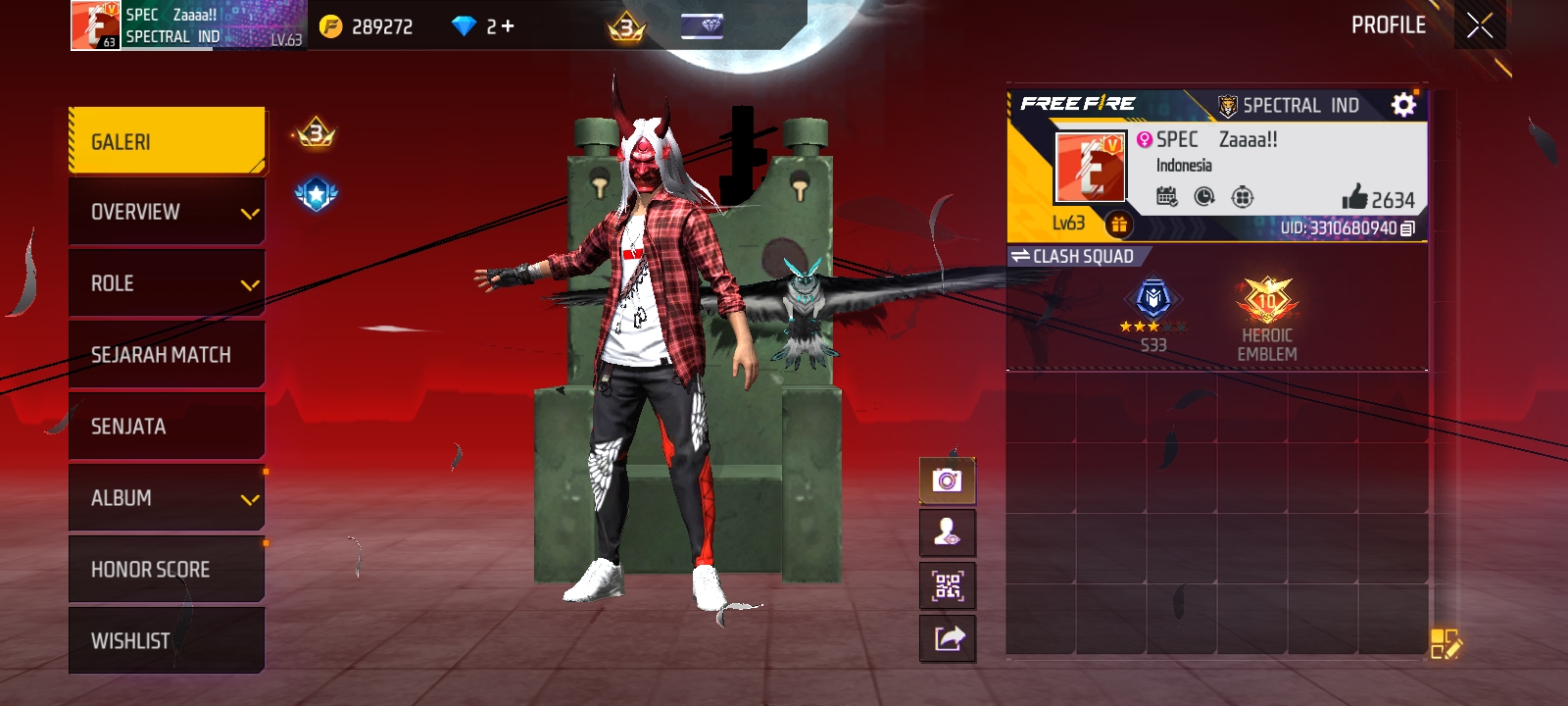1568x706 pixels.
Task: Switch game mode from Clash Squad
Action: [1074, 257]
